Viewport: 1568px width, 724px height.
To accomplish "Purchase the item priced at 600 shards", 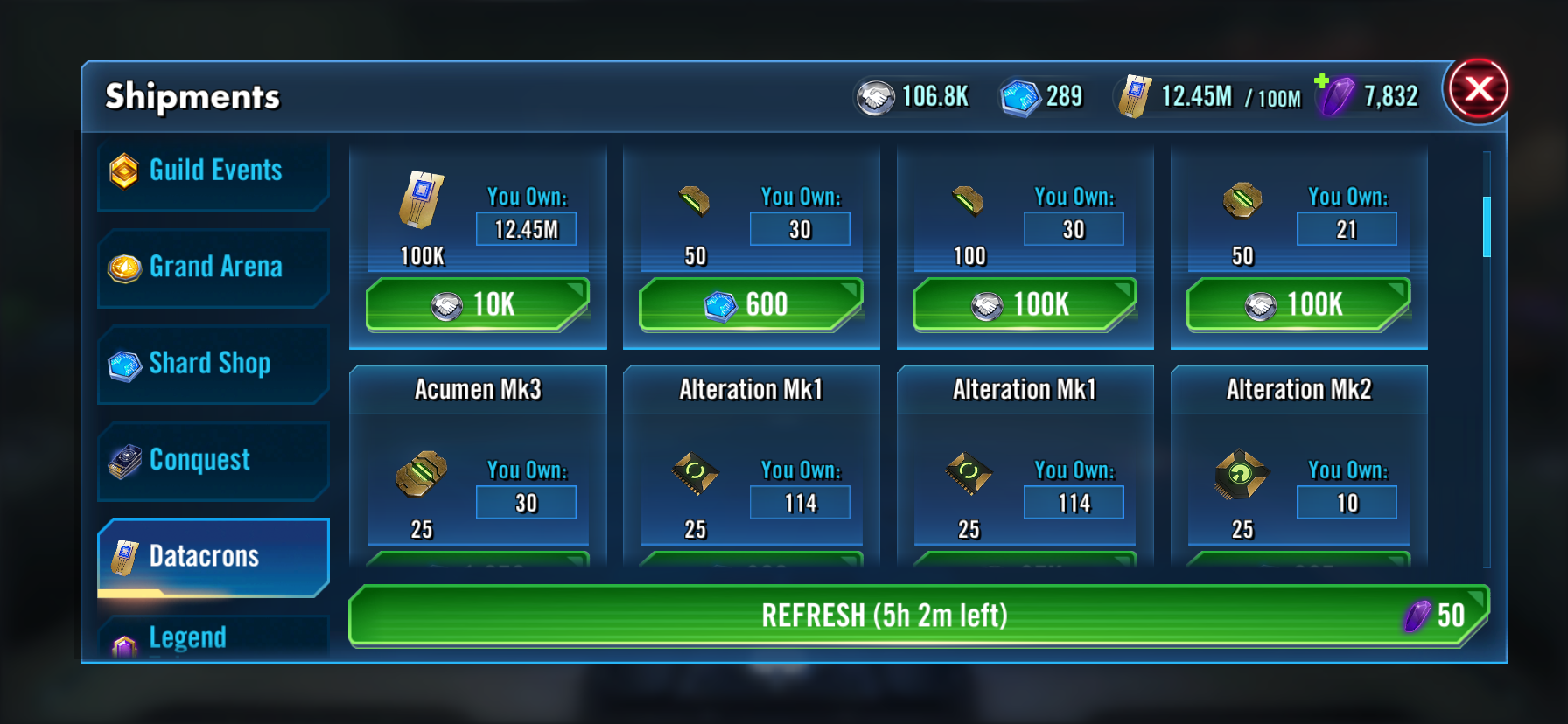I will [x=751, y=304].
